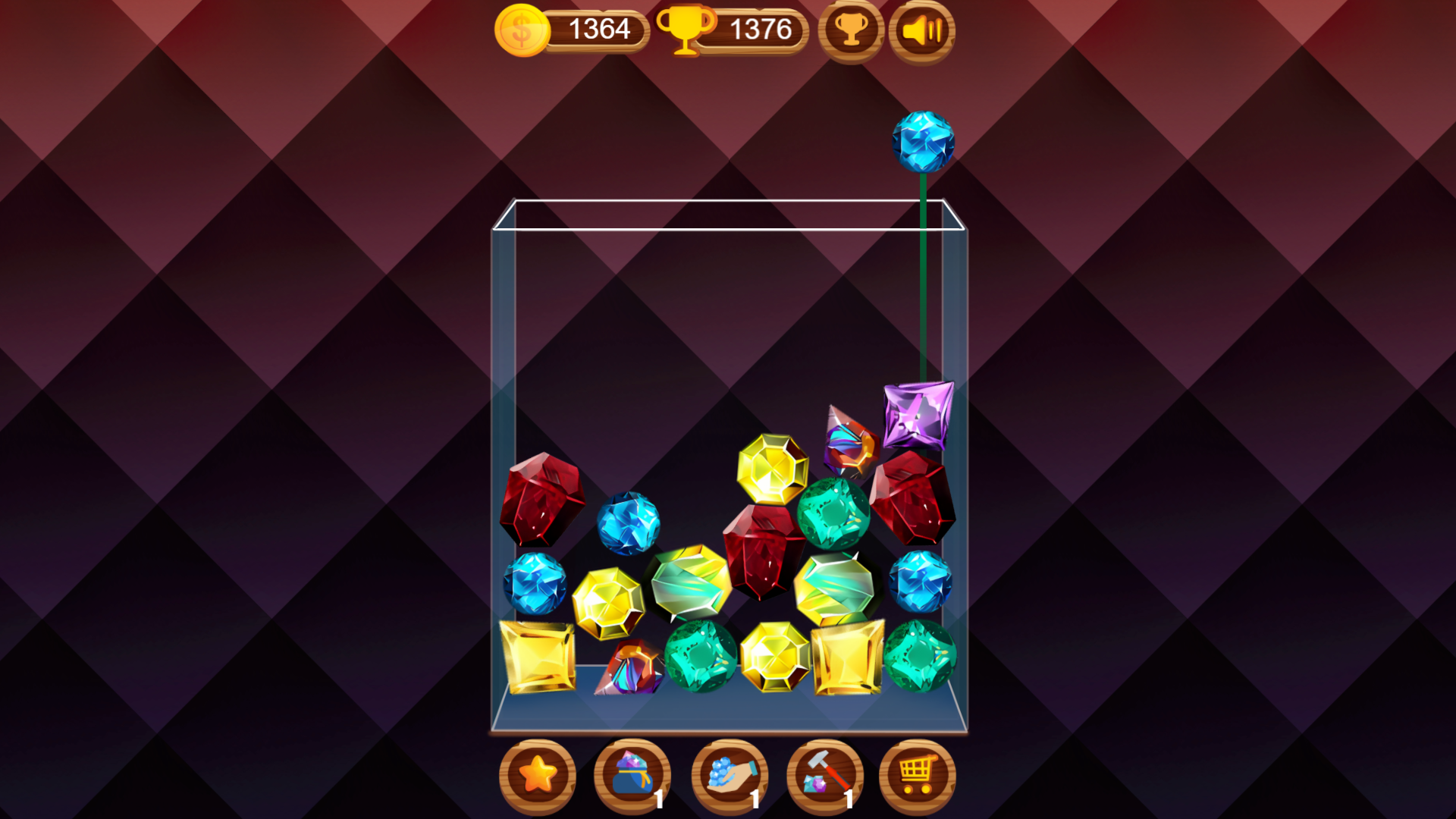Image resolution: width=1456 pixels, height=819 pixels.
Task: Click the gold coin currency icon
Action: (521, 30)
